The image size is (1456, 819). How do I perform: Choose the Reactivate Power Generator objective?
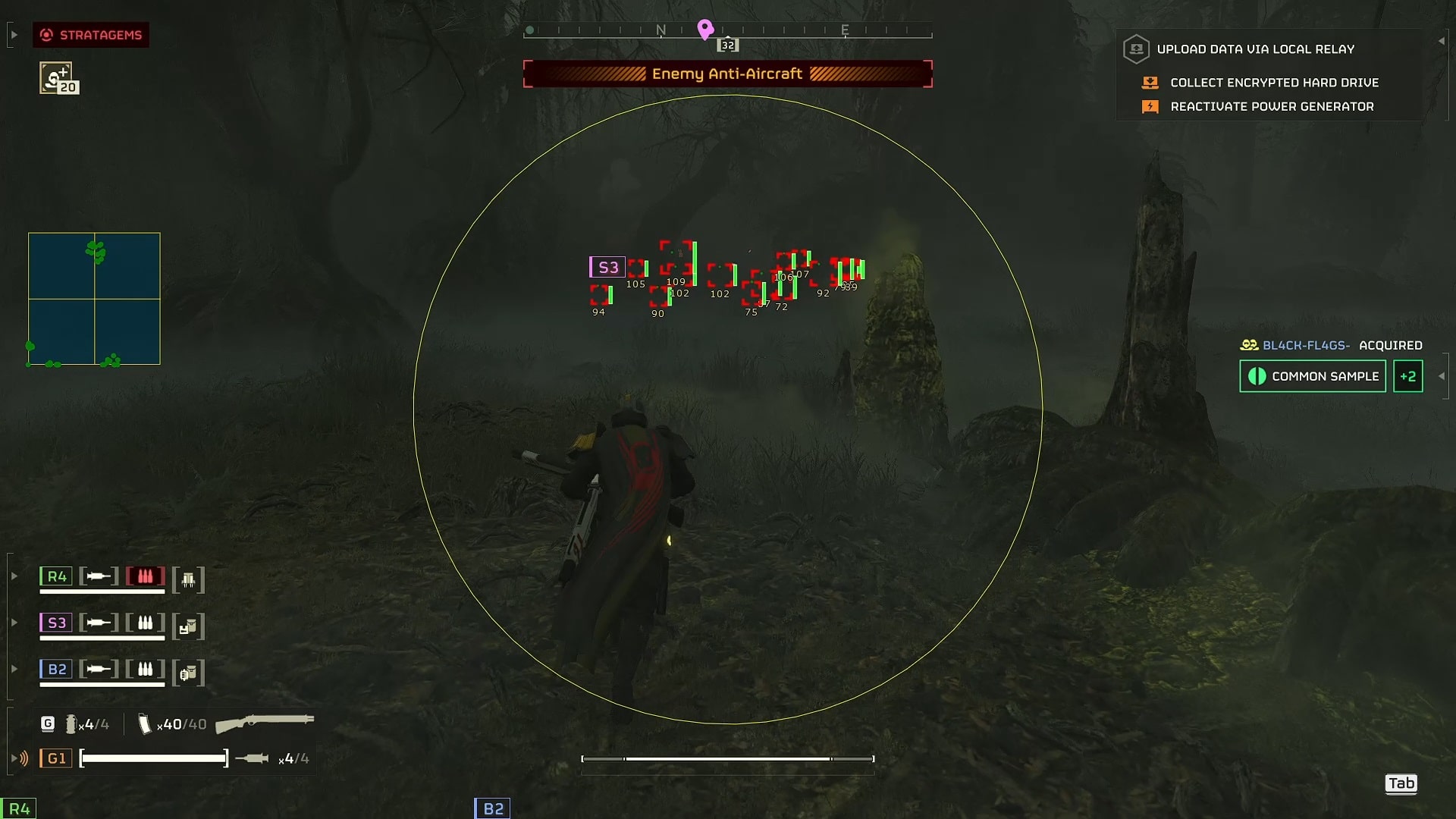pyautogui.click(x=1272, y=107)
